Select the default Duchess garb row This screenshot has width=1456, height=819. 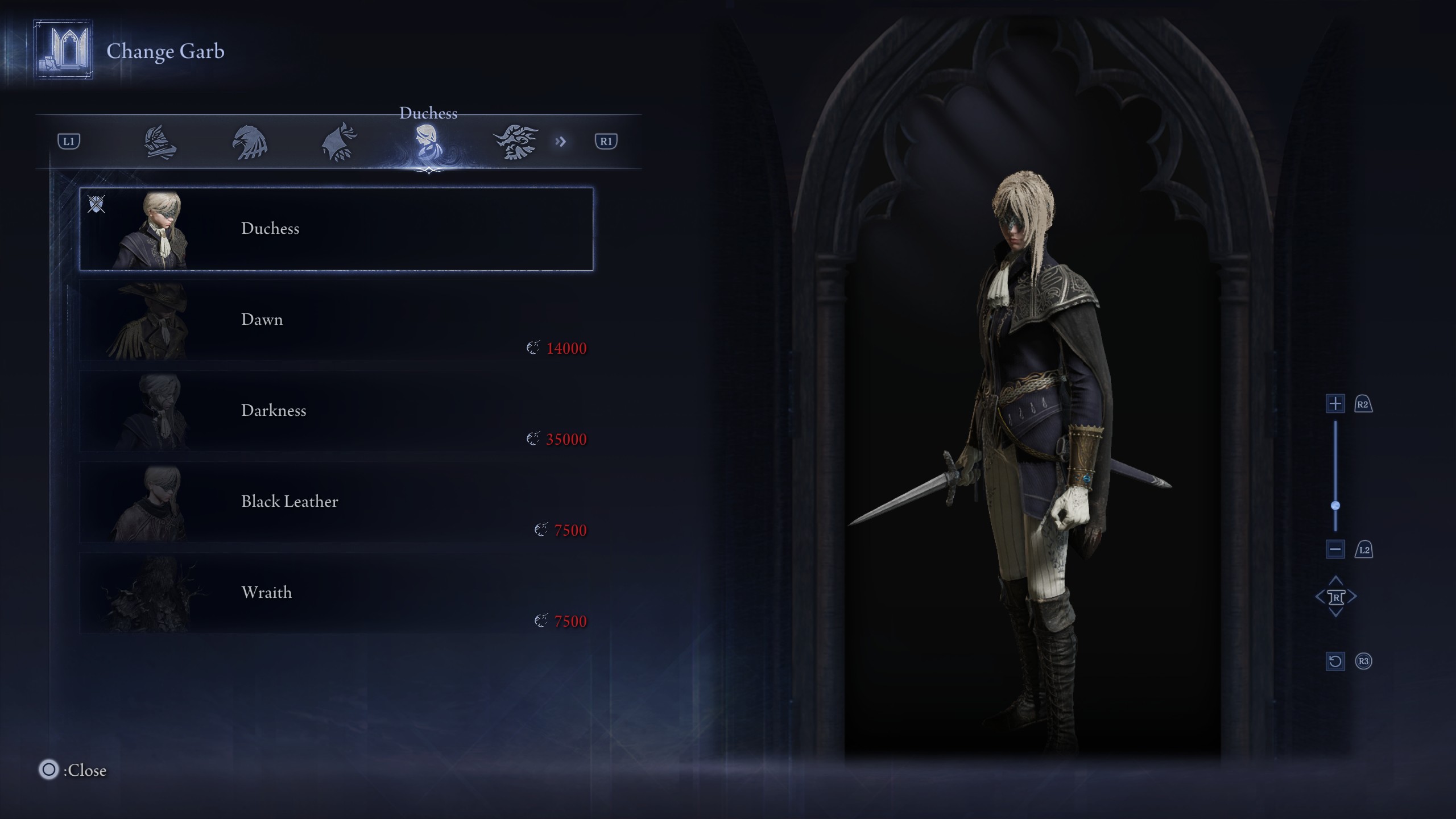point(336,229)
